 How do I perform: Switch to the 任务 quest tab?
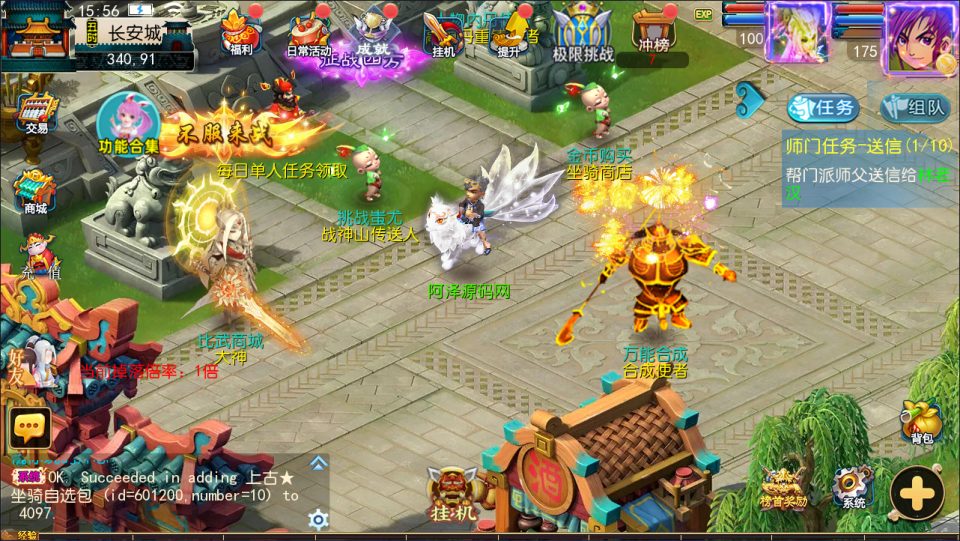point(822,108)
